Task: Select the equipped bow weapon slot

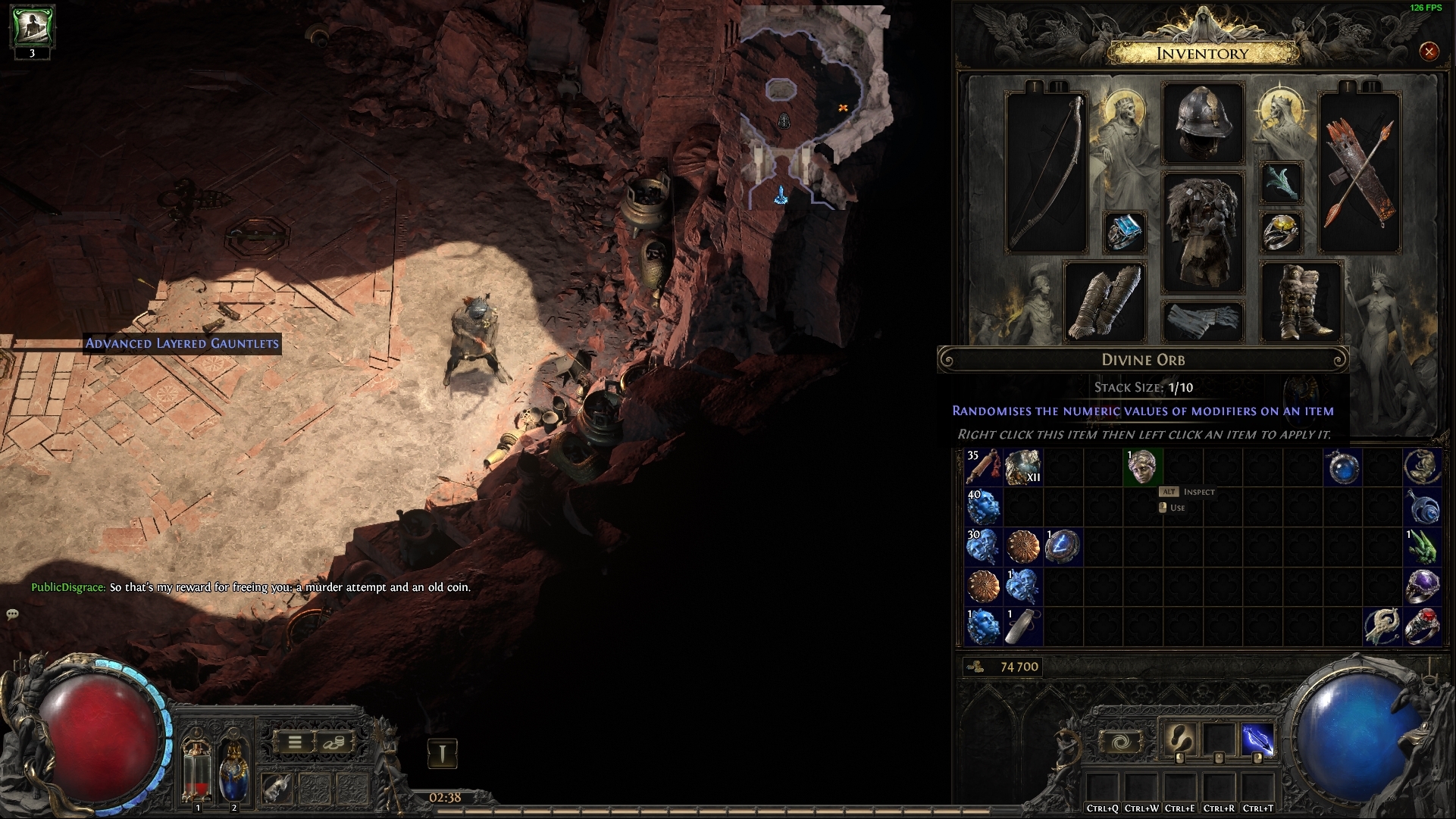Action: 1047,173
